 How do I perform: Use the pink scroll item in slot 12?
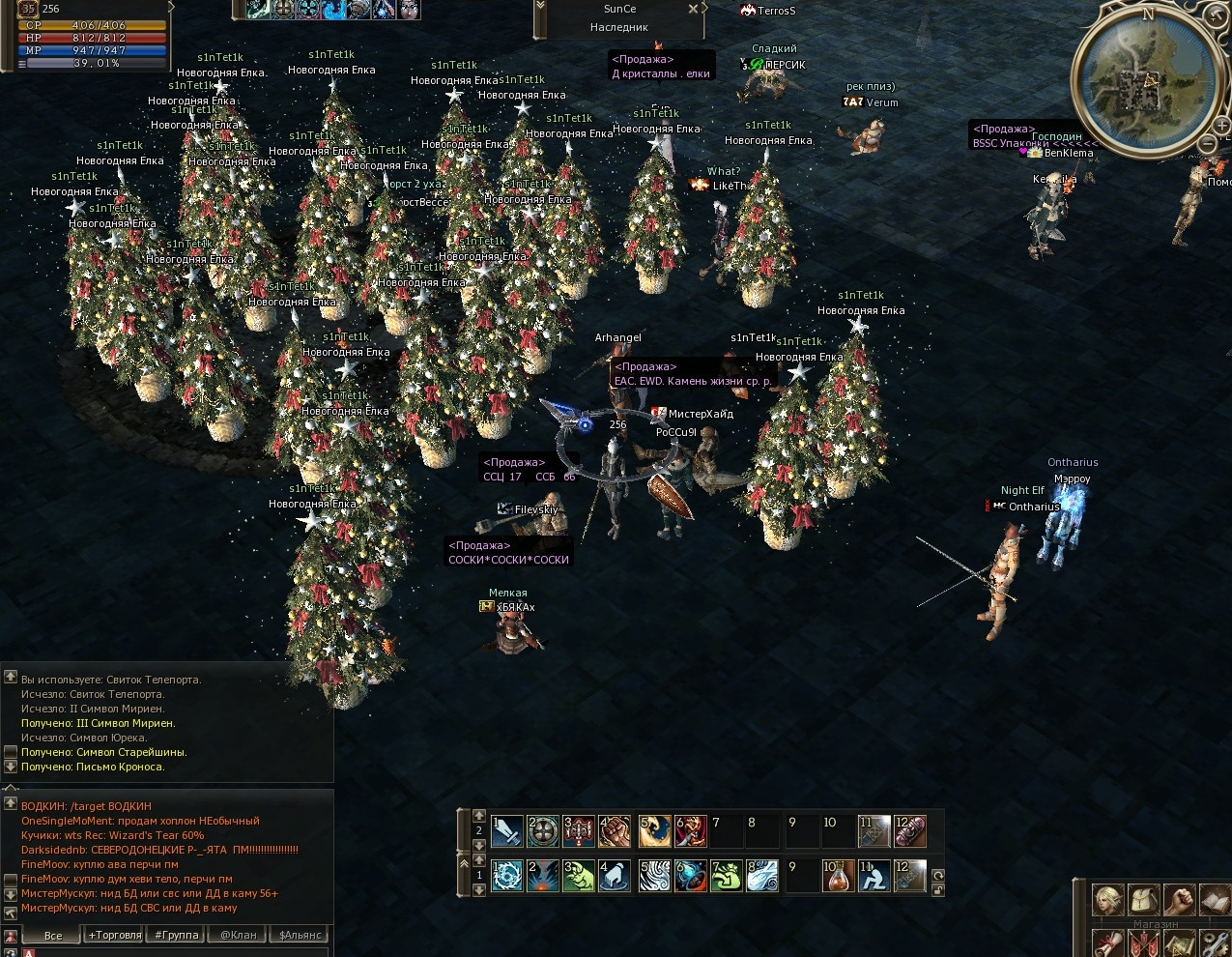910,830
